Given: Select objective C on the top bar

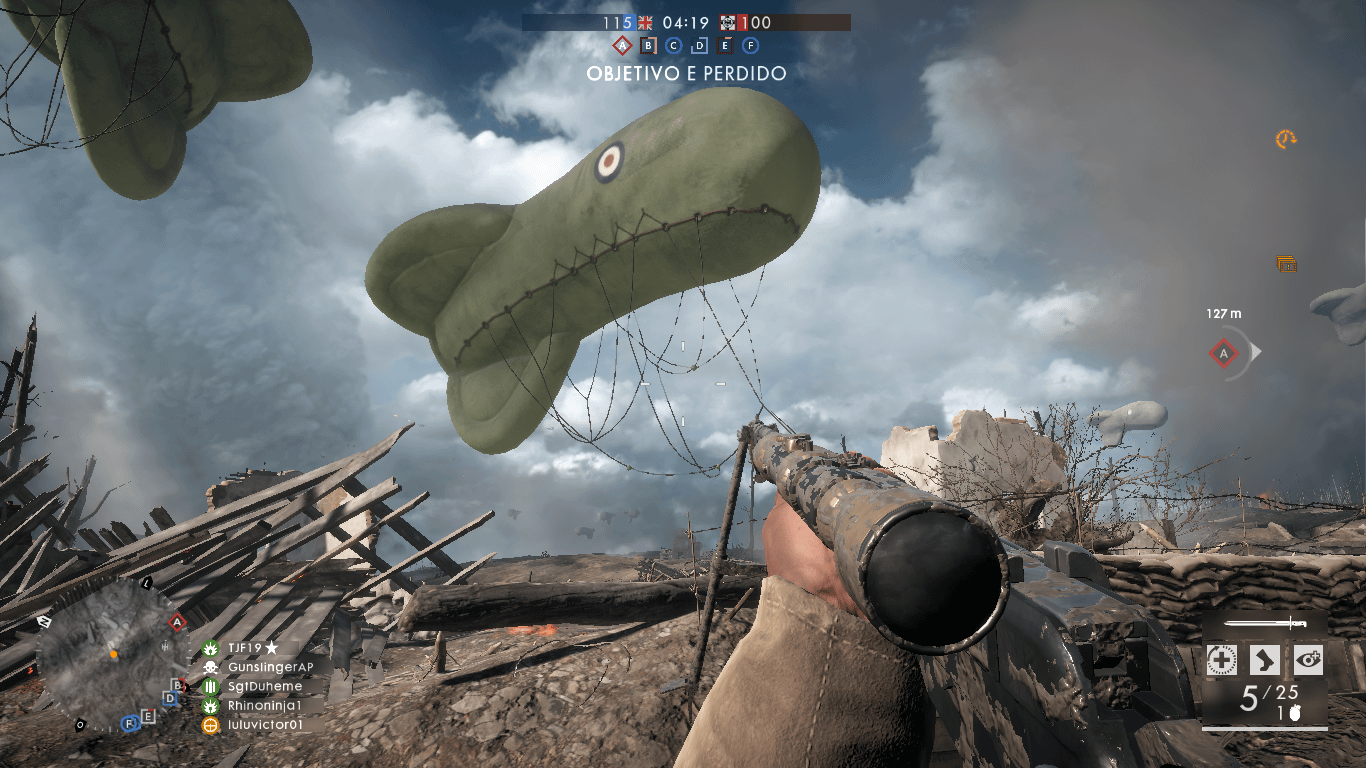Looking at the screenshot, I should [x=673, y=45].
